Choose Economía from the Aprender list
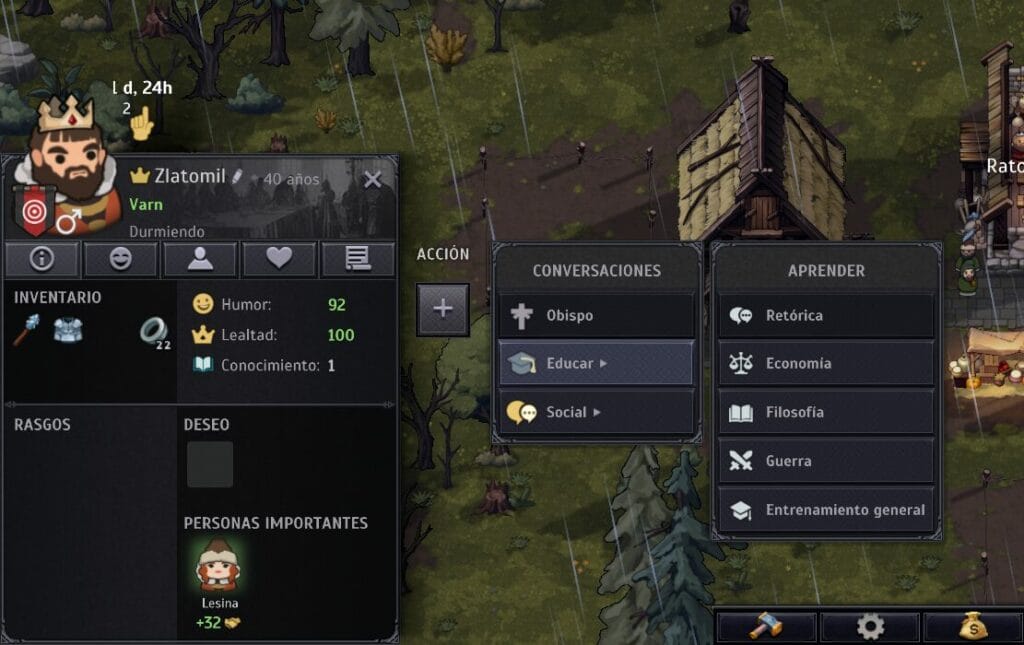The height and width of the screenshot is (645, 1024). (826, 364)
